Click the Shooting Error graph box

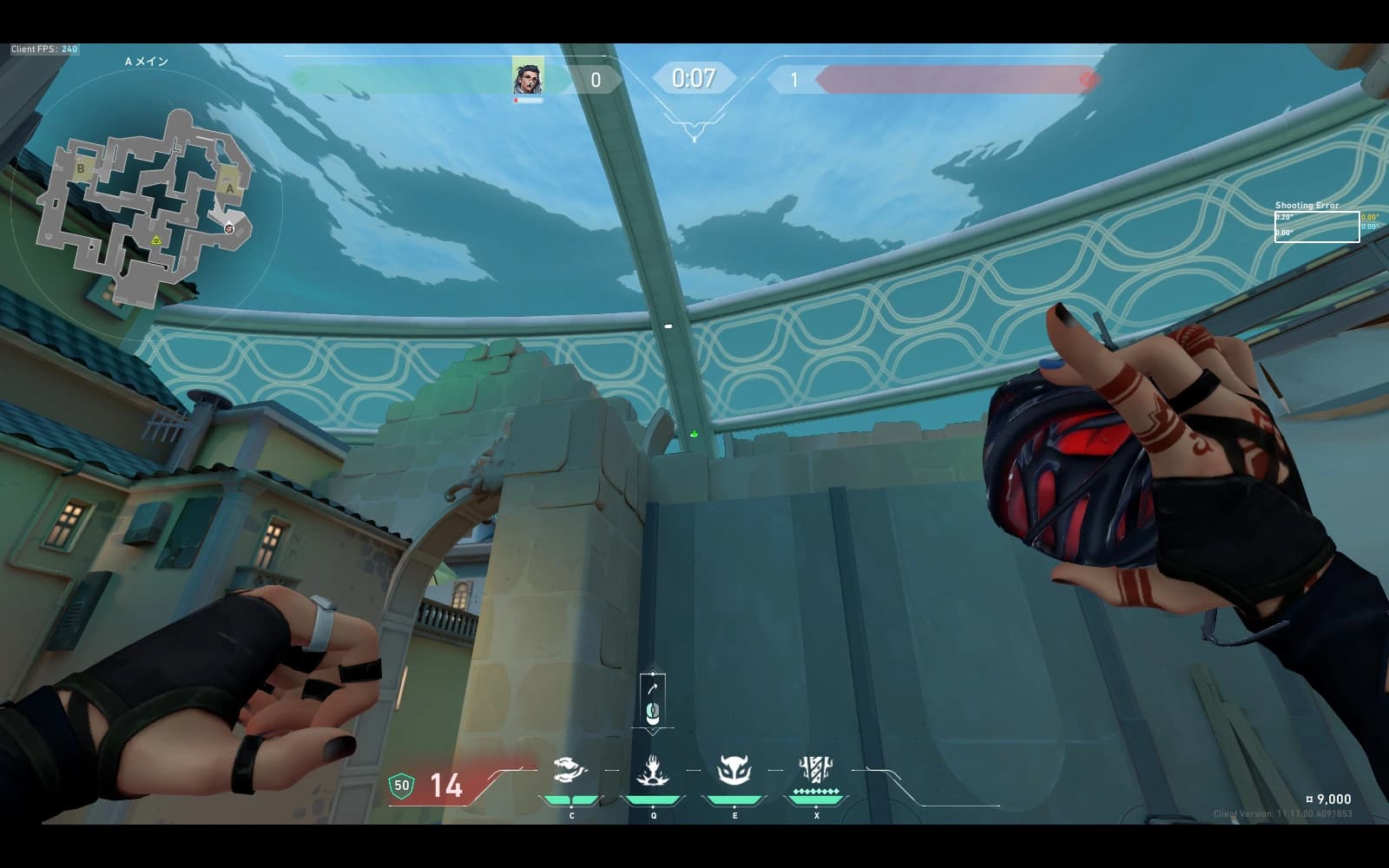click(1316, 227)
